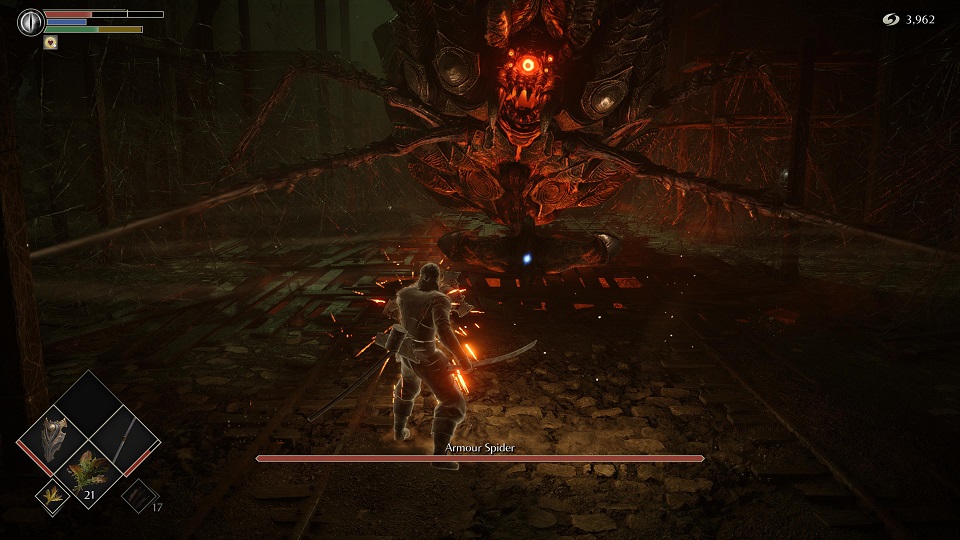Use the herb item with 21 count
This screenshot has height=540, width=960.
coord(89,472)
